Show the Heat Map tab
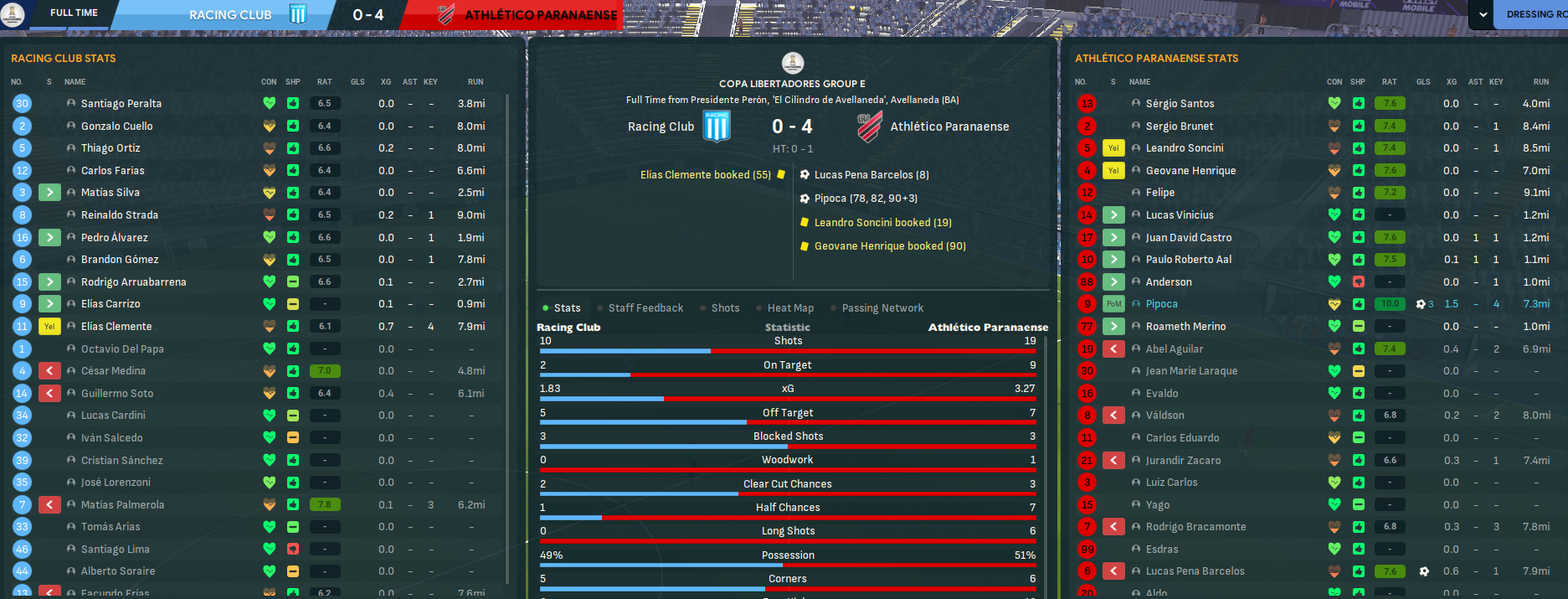The width and height of the screenshot is (1568, 599). point(790,308)
